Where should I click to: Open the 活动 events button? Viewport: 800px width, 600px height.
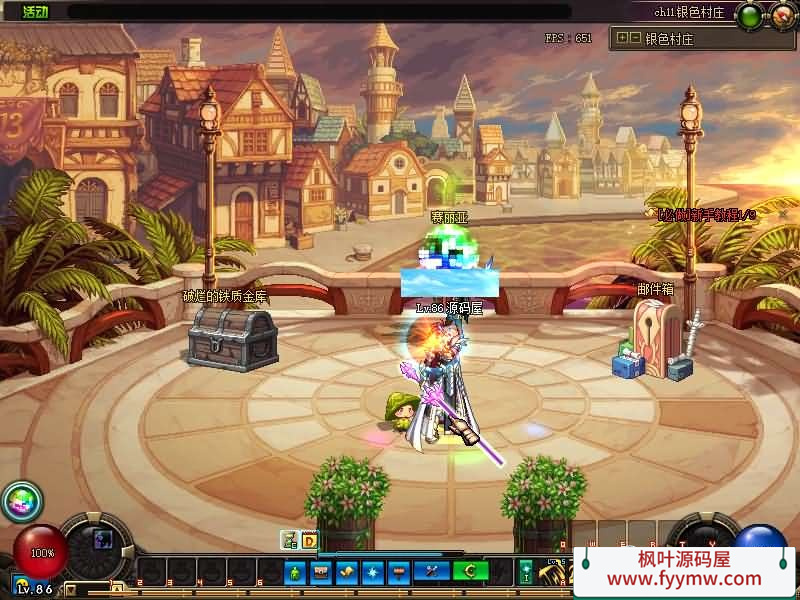coord(34,12)
